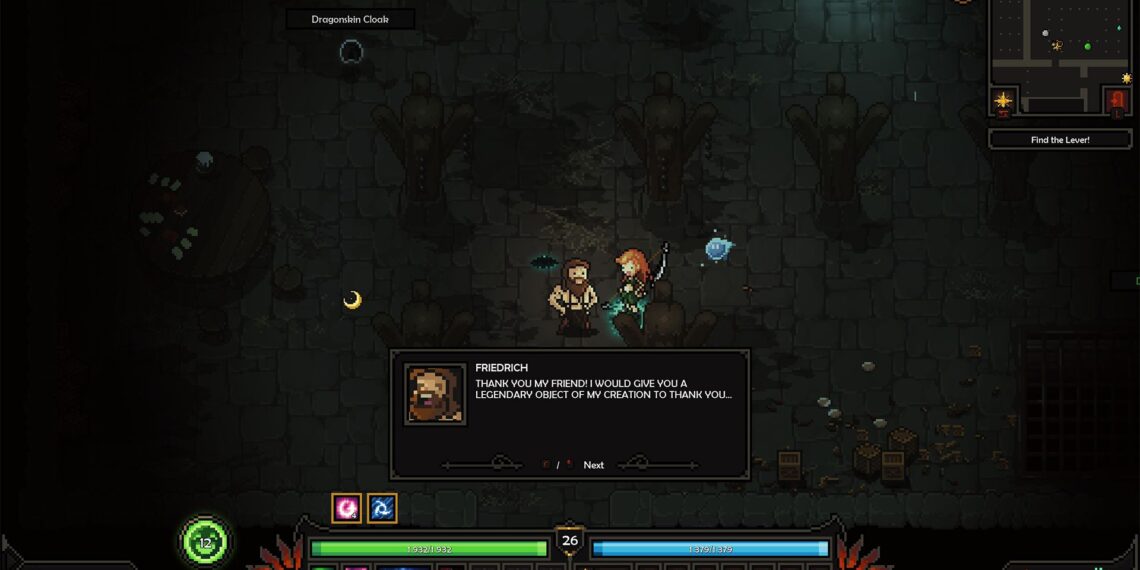Click the red exit door icon
This screenshot has width=1140, height=570.
click(1118, 100)
